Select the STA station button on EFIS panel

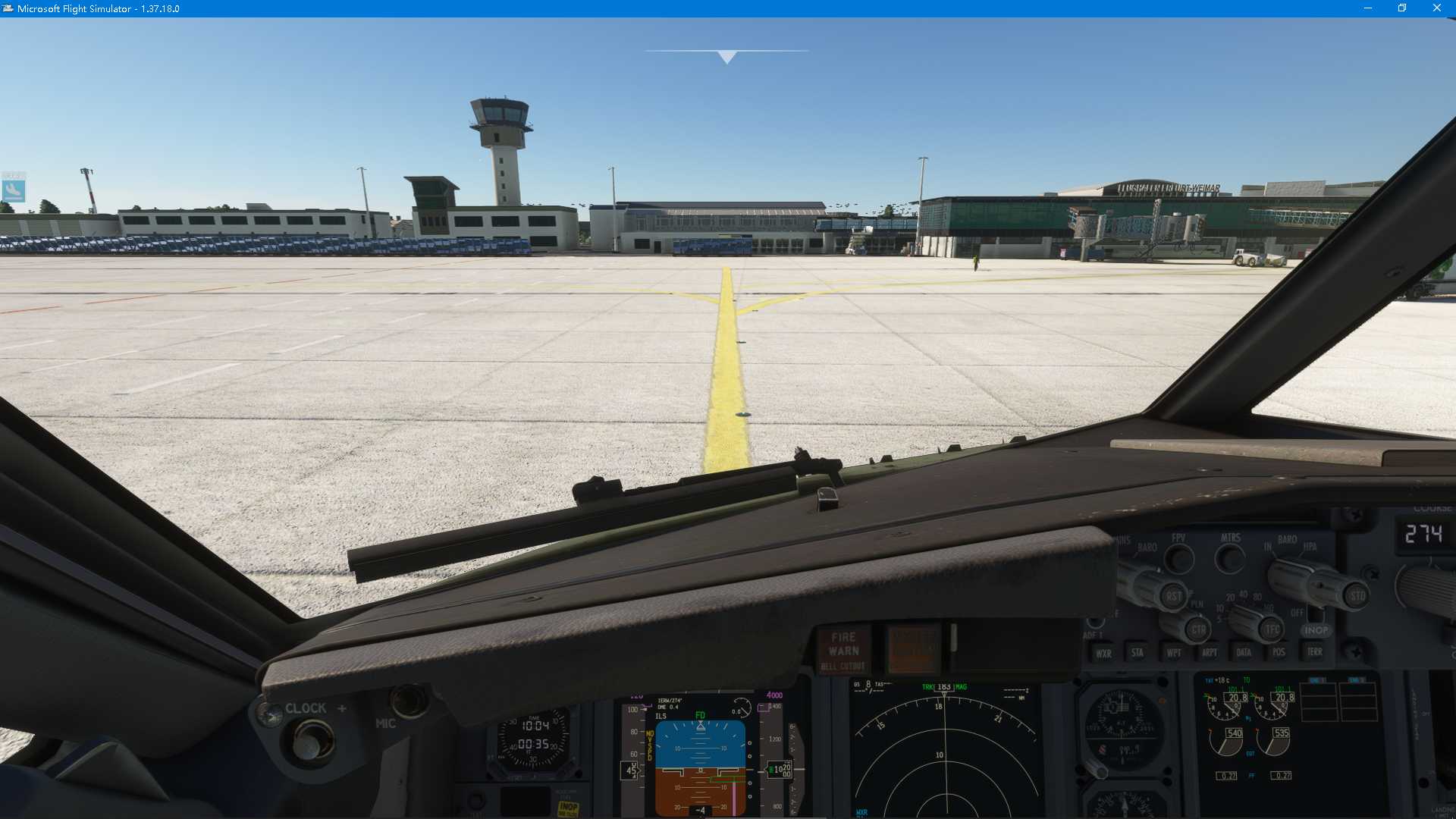[1137, 652]
